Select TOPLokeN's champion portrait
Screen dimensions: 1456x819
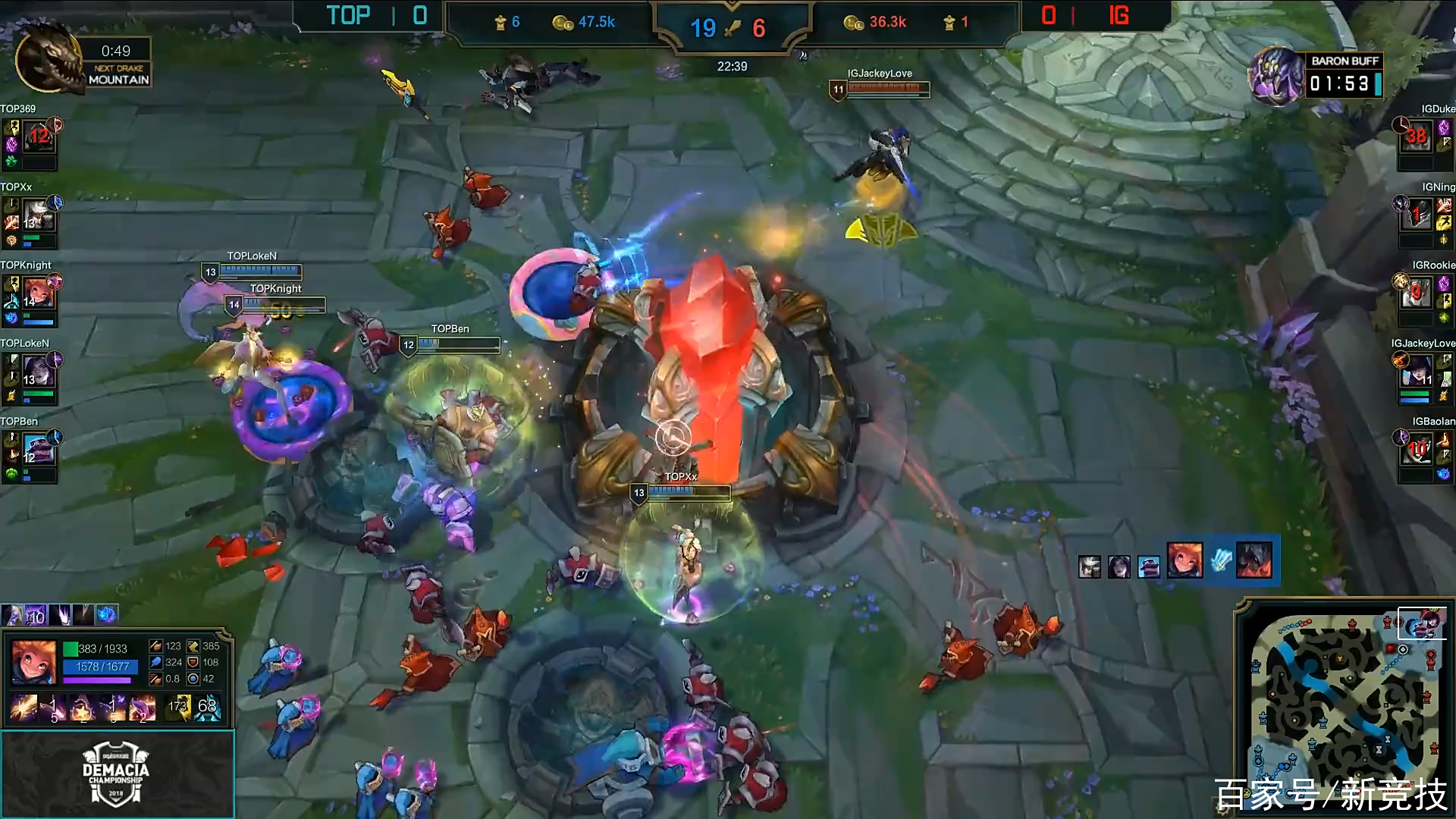[38, 372]
